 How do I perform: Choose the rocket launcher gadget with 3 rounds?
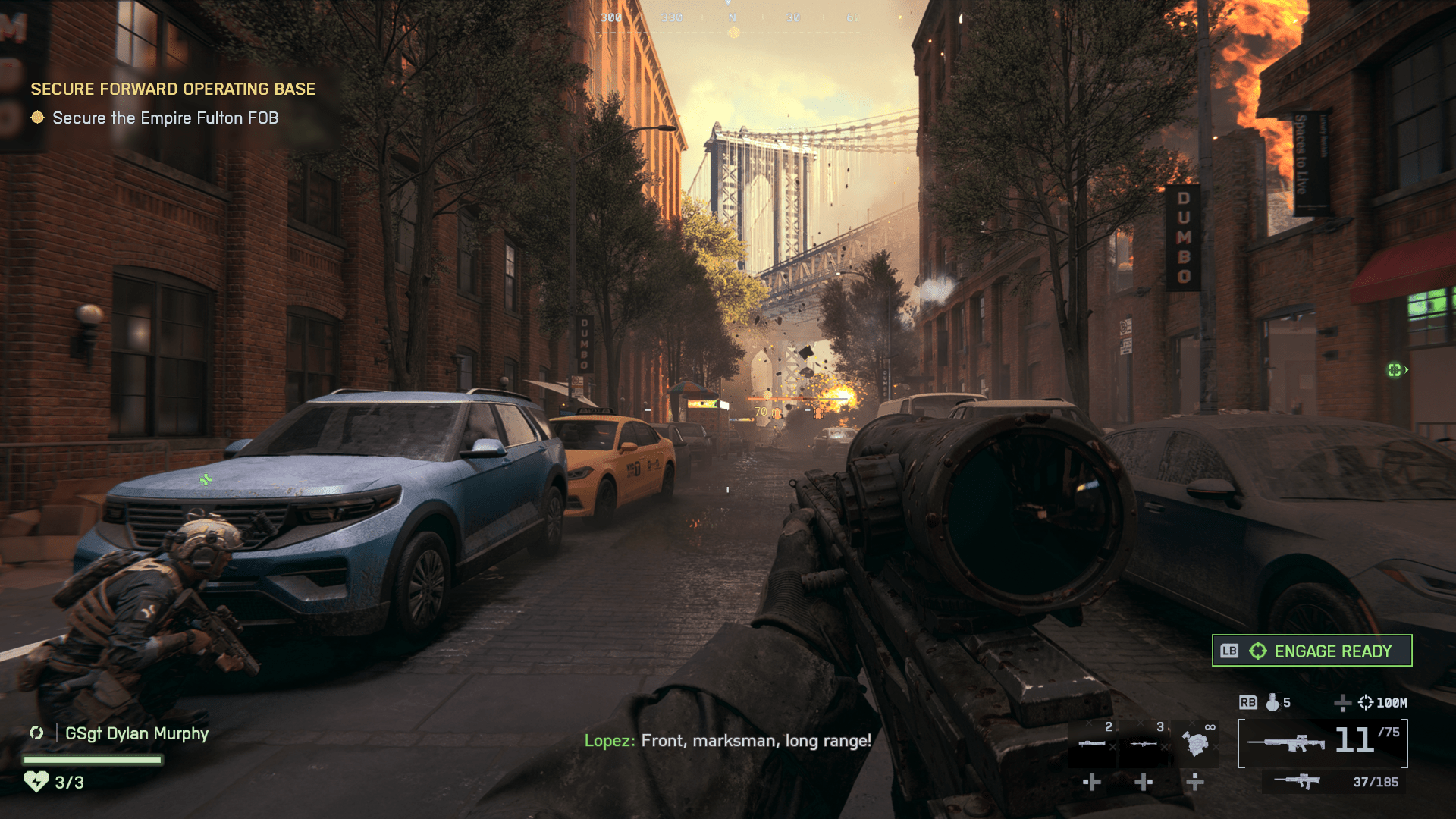1144,742
